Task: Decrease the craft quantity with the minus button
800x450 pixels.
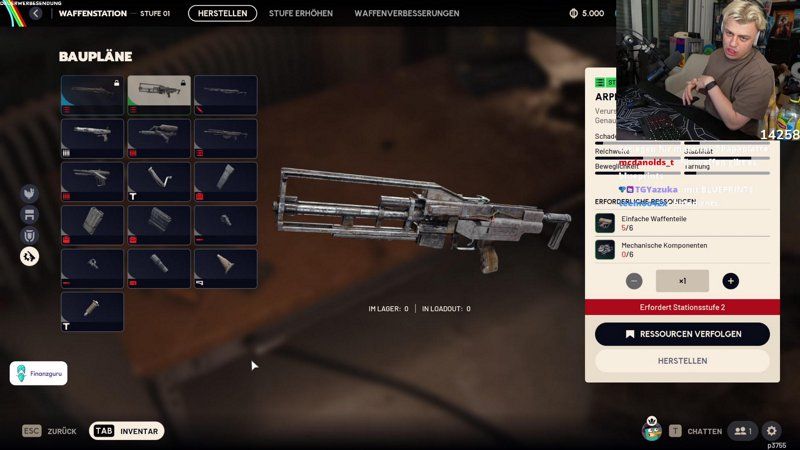Action: click(x=634, y=281)
